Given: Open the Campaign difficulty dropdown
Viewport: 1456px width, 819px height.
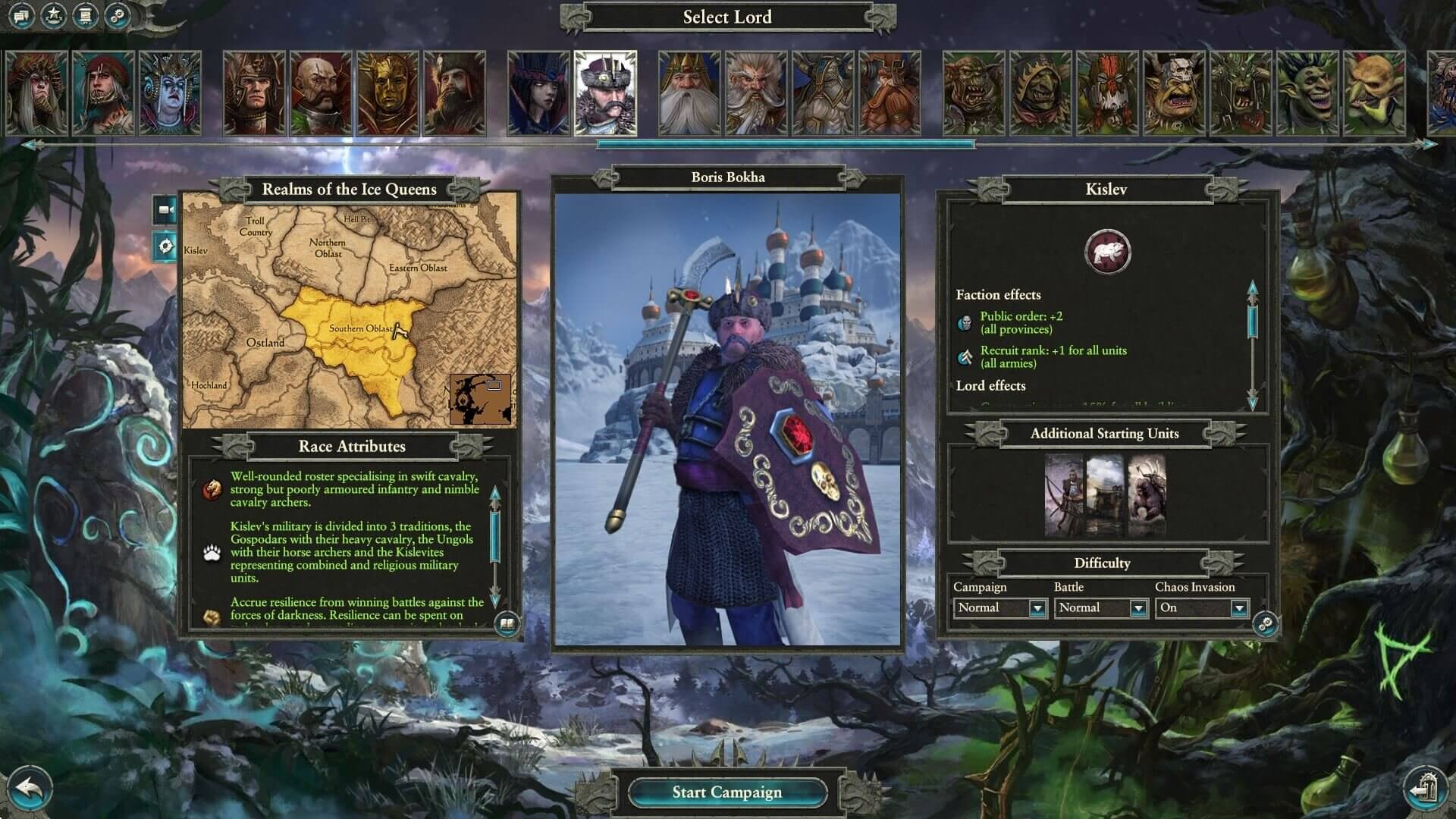Looking at the screenshot, I should (1037, 608).
